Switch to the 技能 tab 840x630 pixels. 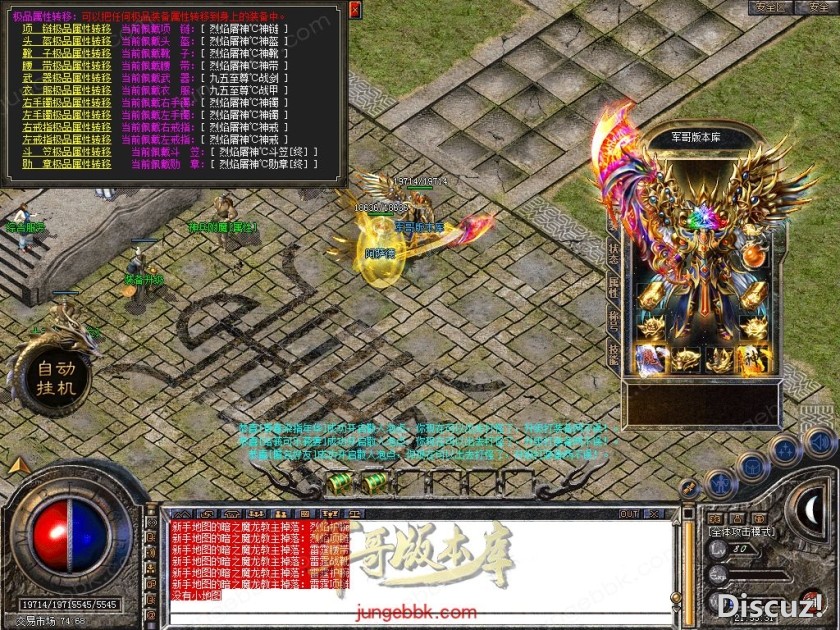pos(613,352)
